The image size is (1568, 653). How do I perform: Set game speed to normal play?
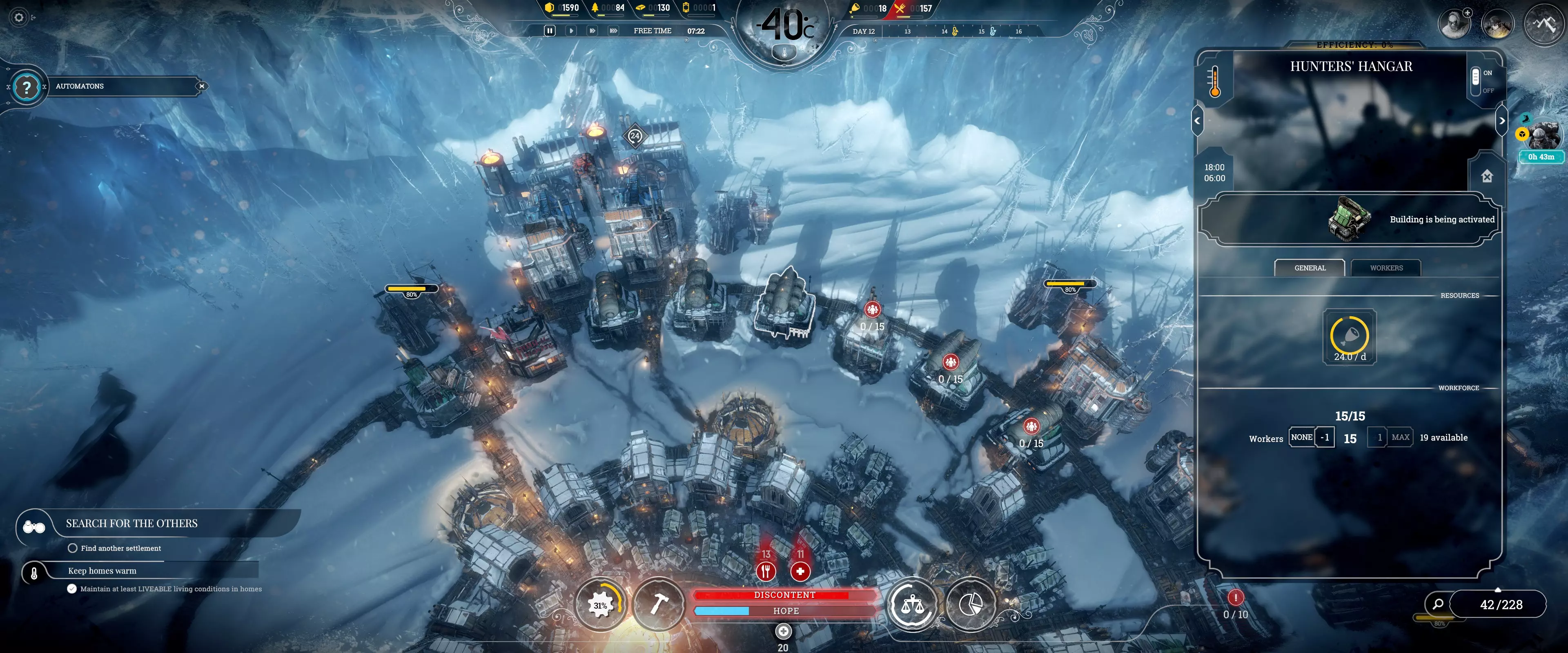(x=571, y=31)
